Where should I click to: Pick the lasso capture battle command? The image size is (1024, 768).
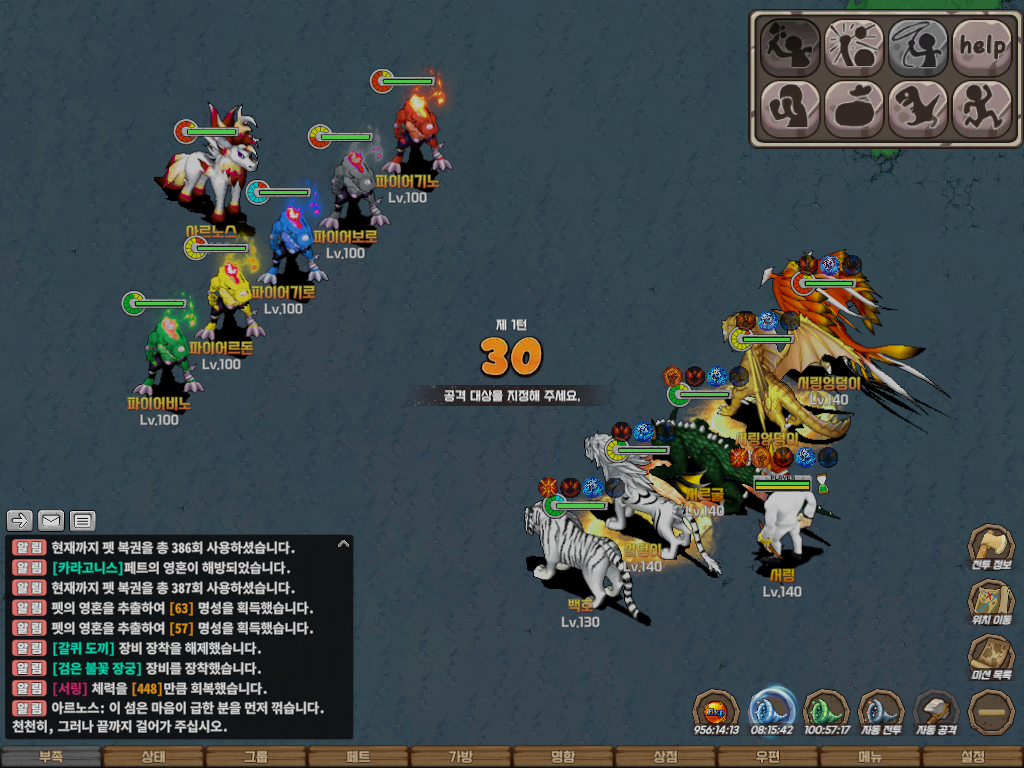(x=917, y=46)
